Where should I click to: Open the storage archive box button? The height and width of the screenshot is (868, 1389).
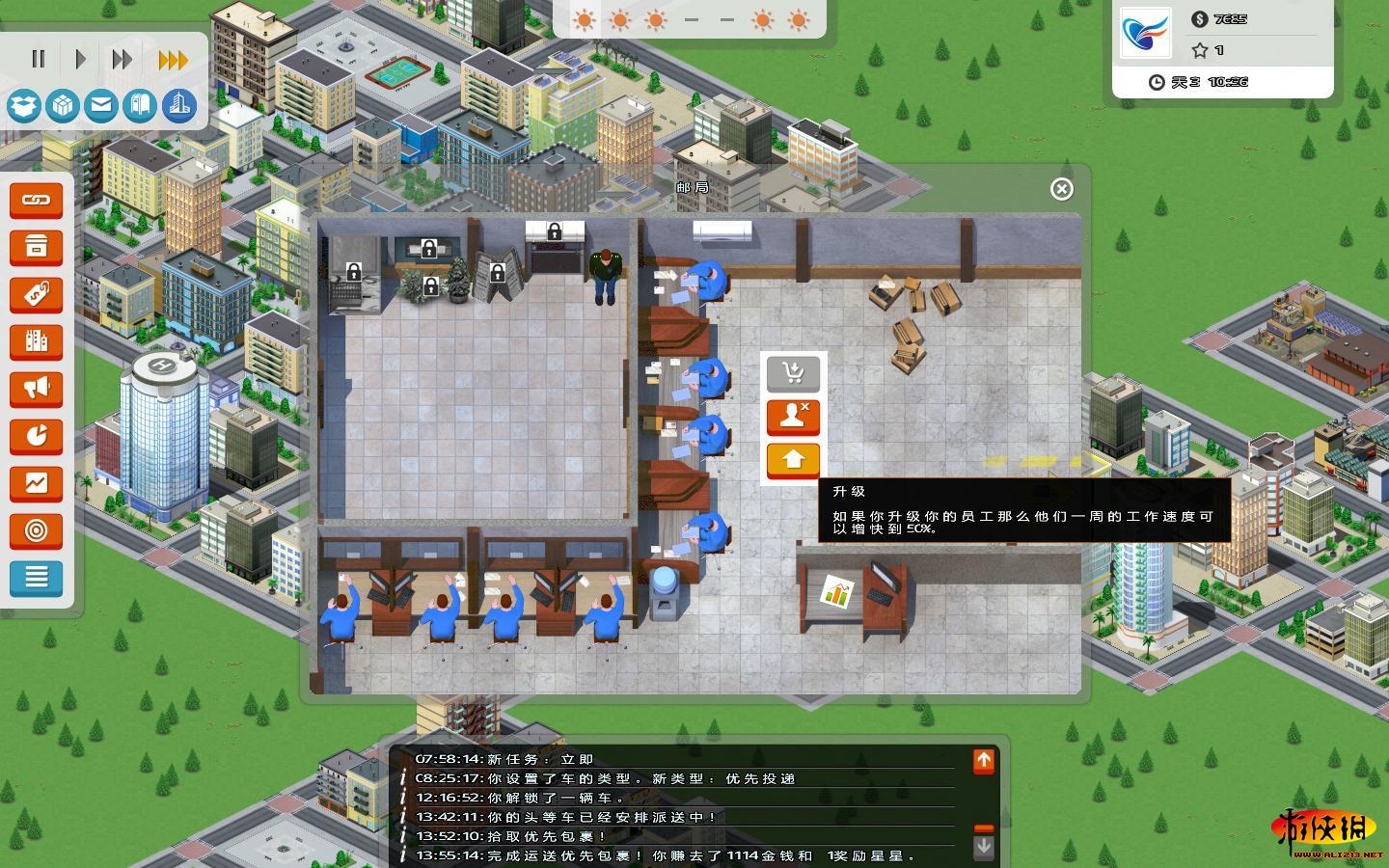(37, 248)
